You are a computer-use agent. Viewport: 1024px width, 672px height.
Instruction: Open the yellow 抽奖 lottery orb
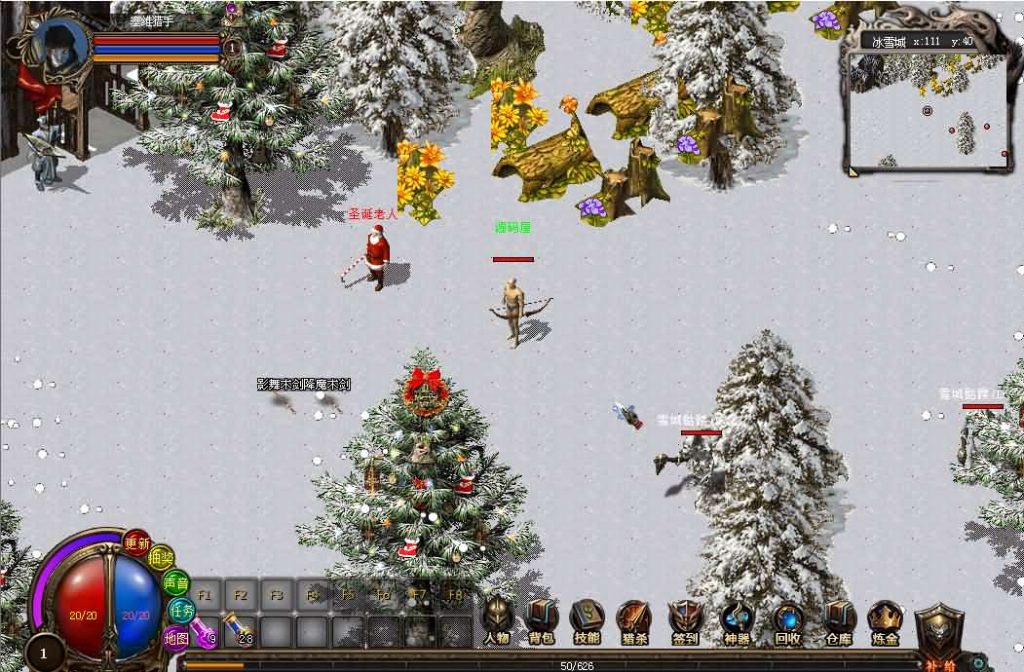pyautogui.click(x=161, y=559)
